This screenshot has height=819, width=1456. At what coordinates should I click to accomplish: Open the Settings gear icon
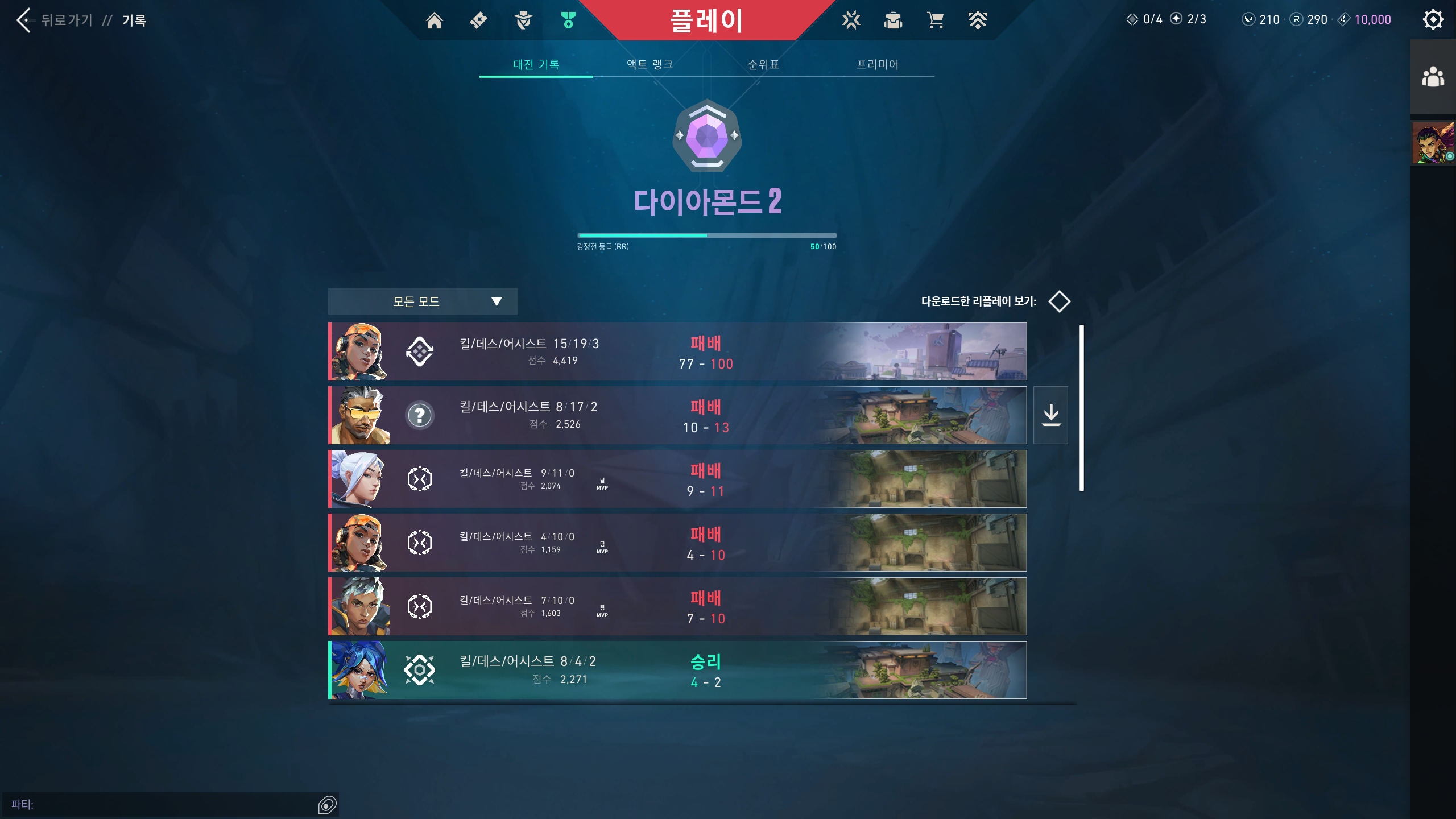1434,20
